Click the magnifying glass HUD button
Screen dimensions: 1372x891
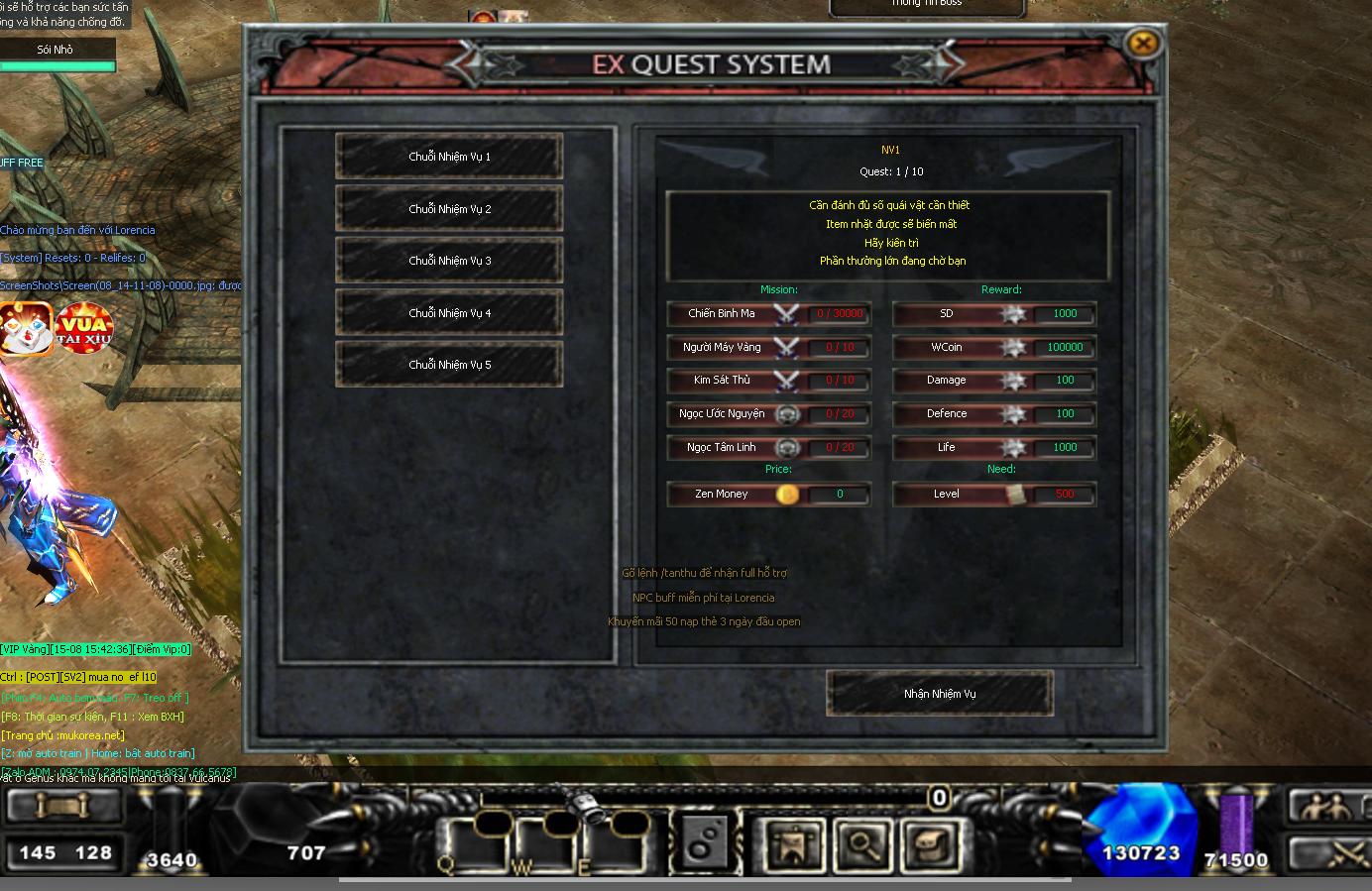tap(862, 845)
